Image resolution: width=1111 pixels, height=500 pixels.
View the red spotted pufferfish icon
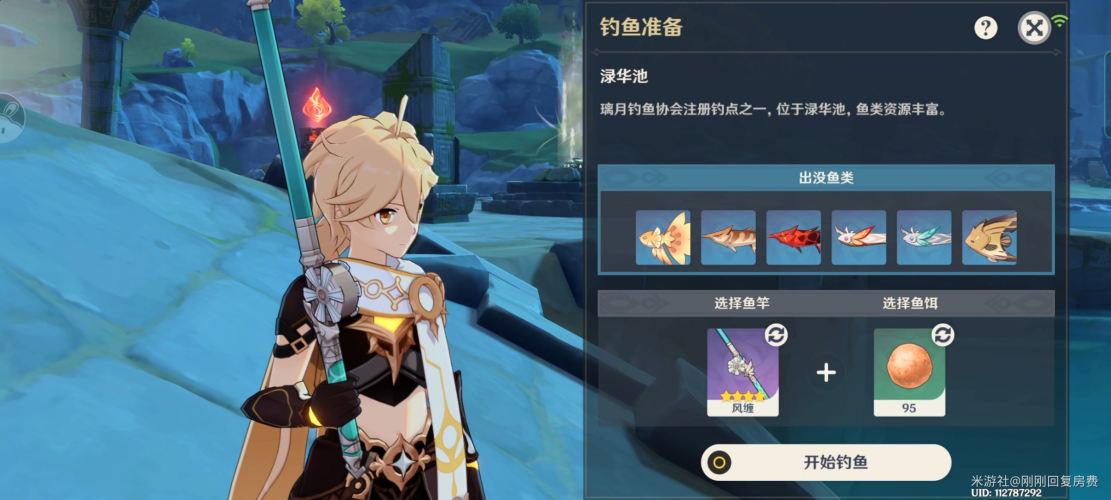click(793, 237)
